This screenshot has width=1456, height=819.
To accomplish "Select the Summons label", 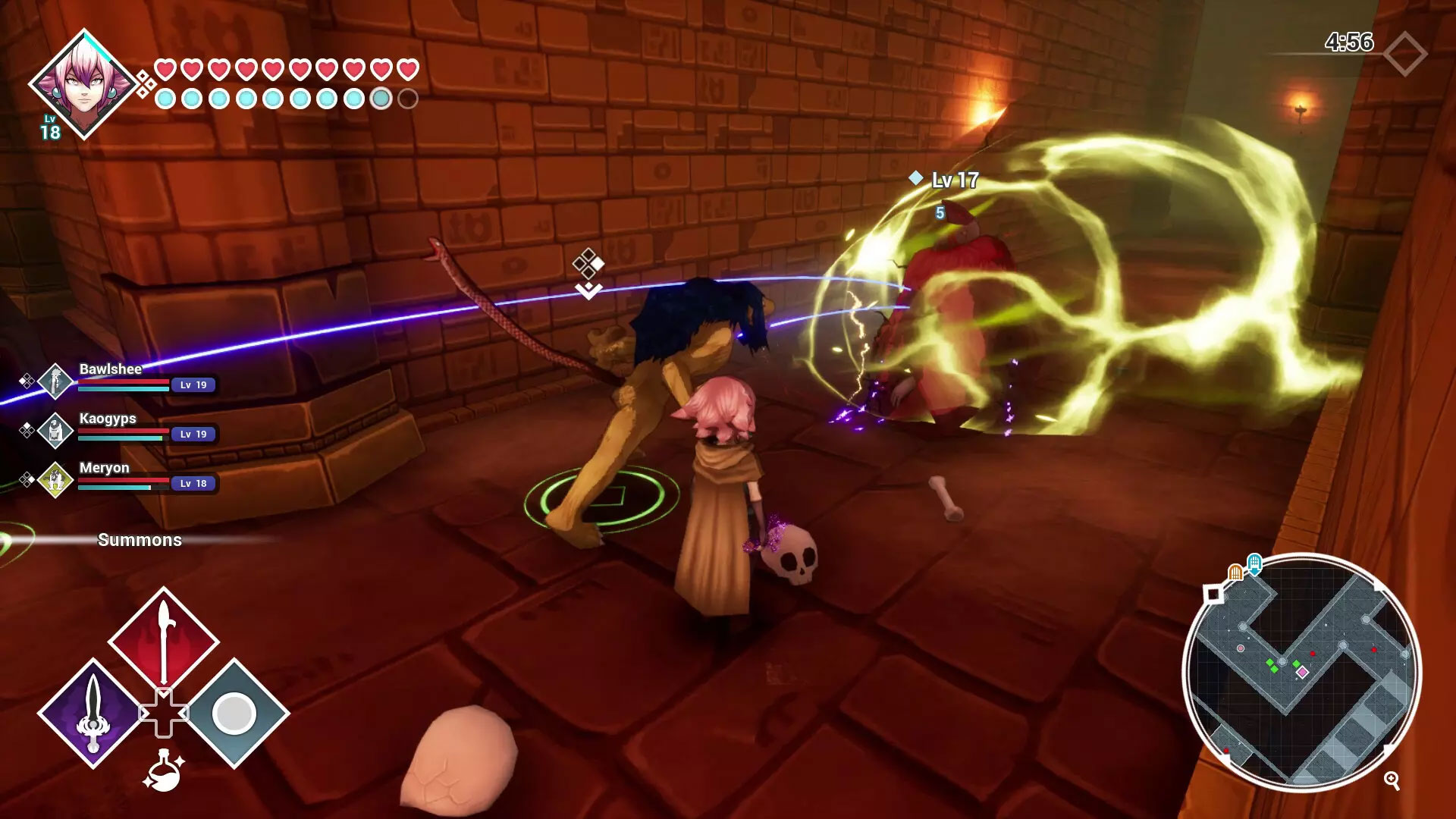I will tap(140, 541).
